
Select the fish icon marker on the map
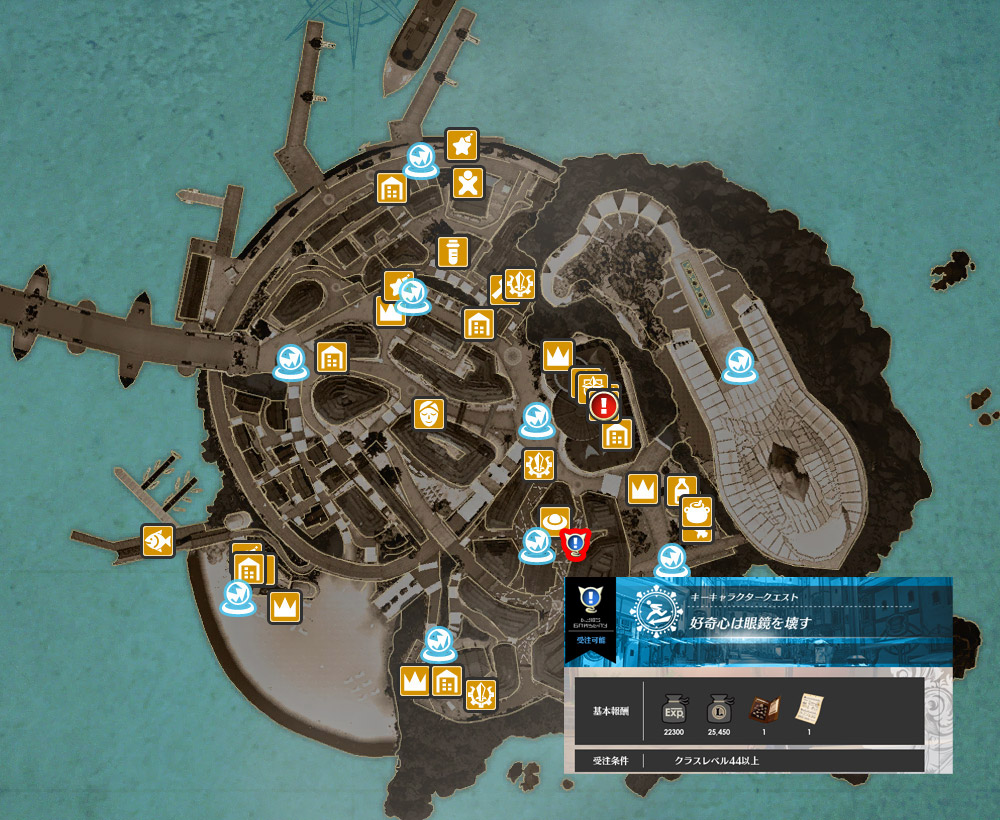coord(158,541)
